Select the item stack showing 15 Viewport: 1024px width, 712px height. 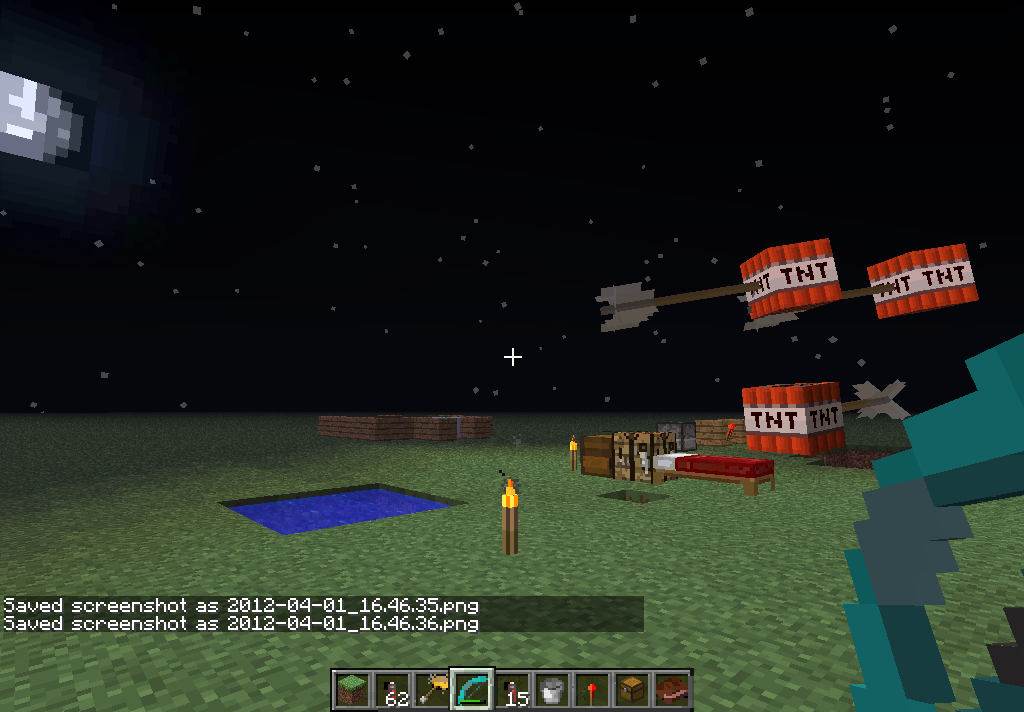tap(511, 690)
